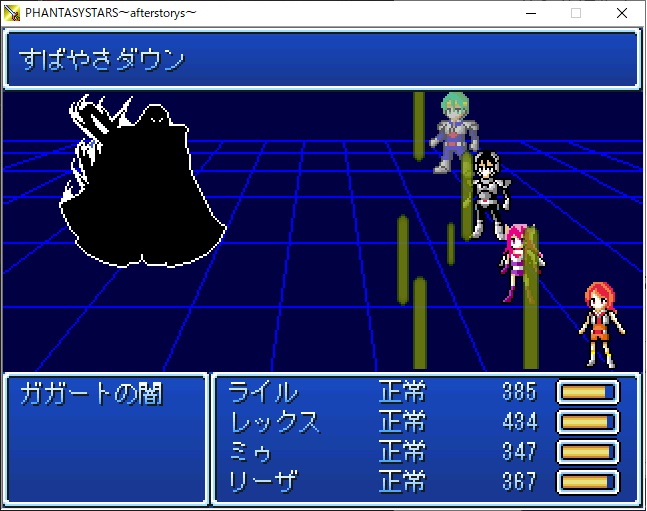Image resolution: width=647 pixels, height=511 pixels.
Task: Minimize the game window
Action: [529, 13]
